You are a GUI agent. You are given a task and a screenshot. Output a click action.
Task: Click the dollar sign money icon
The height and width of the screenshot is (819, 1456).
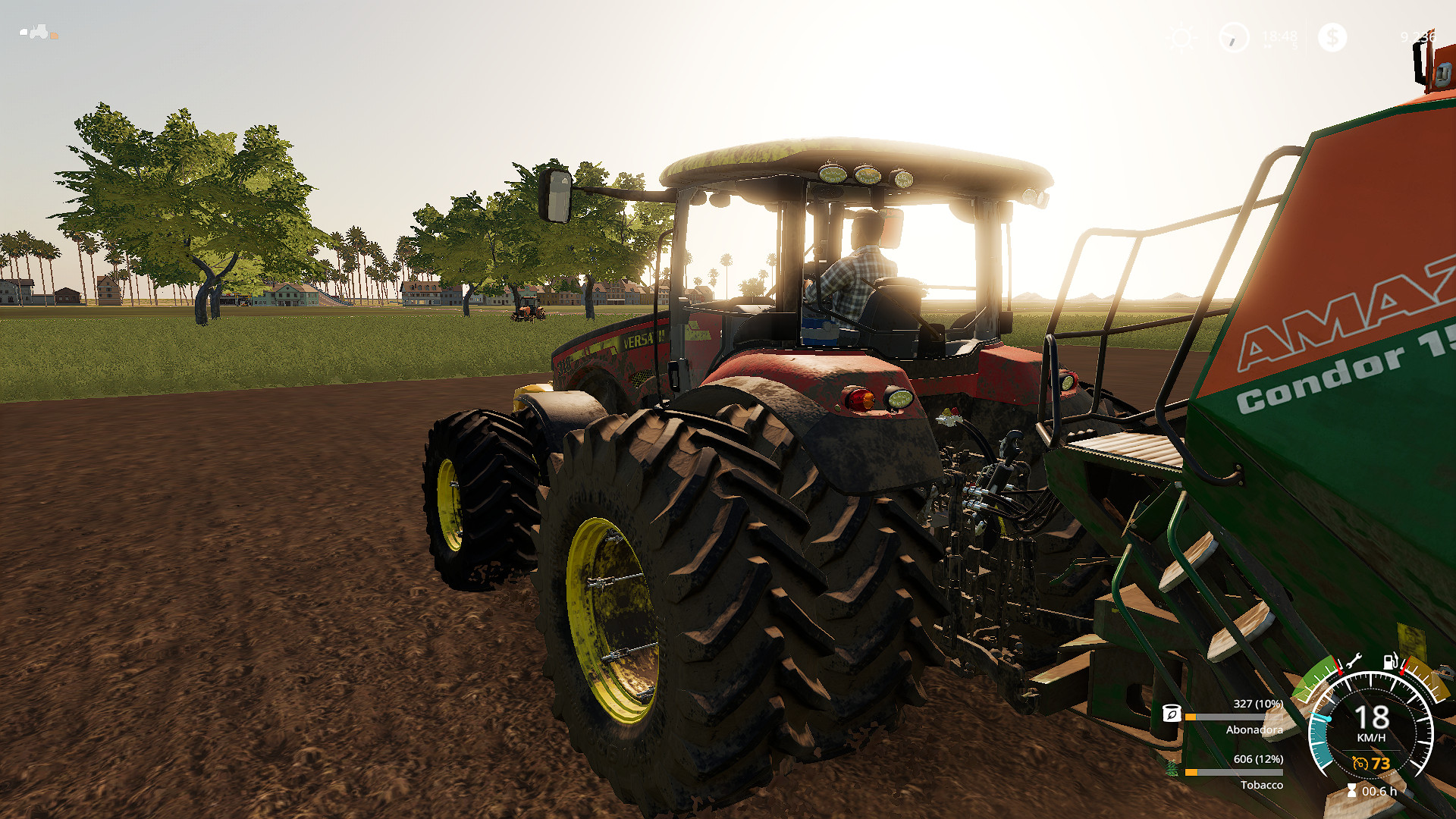tap(1333, 36)
